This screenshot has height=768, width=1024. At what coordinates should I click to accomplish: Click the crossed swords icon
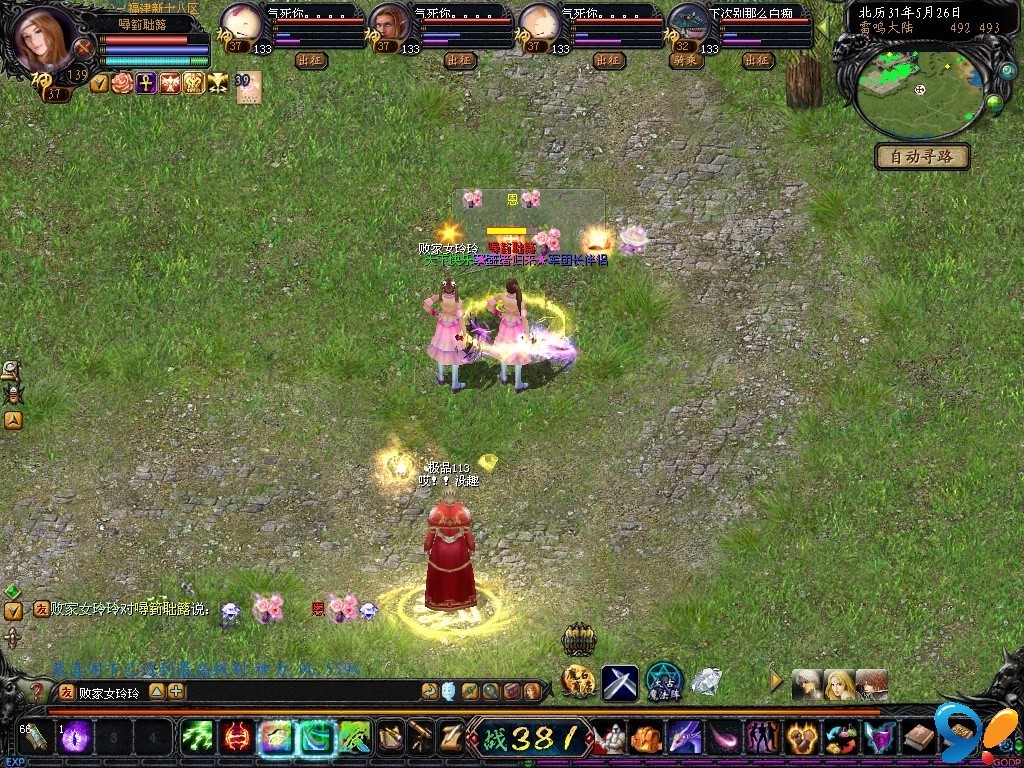tap(619, 682)
